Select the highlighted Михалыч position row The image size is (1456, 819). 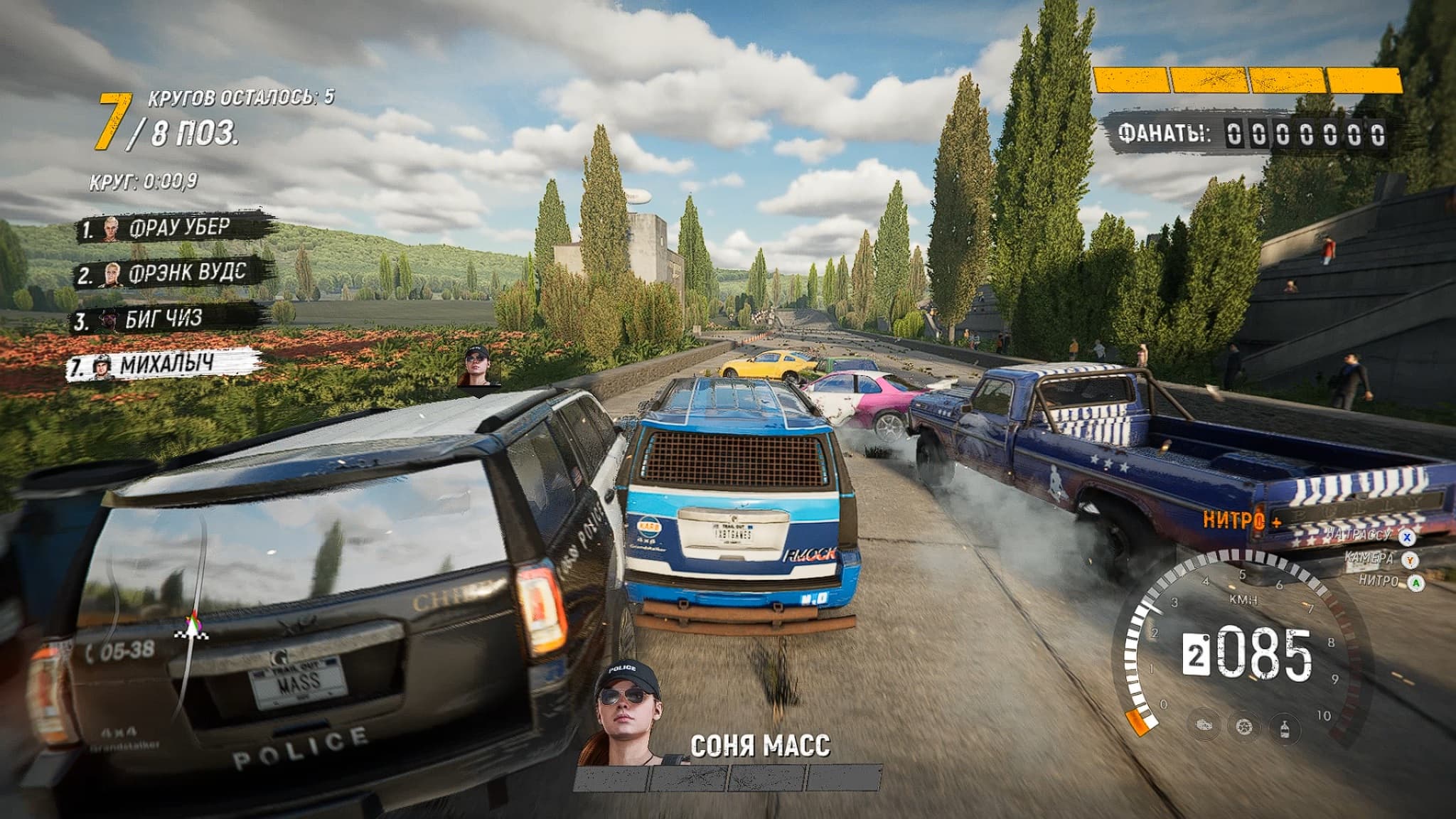164,365
